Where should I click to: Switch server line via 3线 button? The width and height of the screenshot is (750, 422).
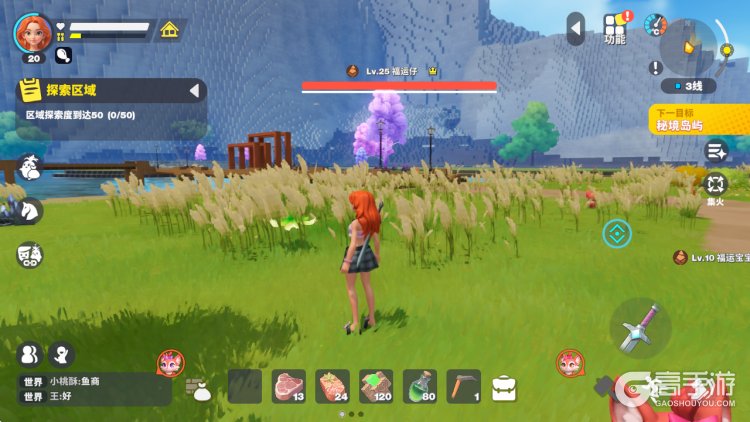(x=689, y=86)
